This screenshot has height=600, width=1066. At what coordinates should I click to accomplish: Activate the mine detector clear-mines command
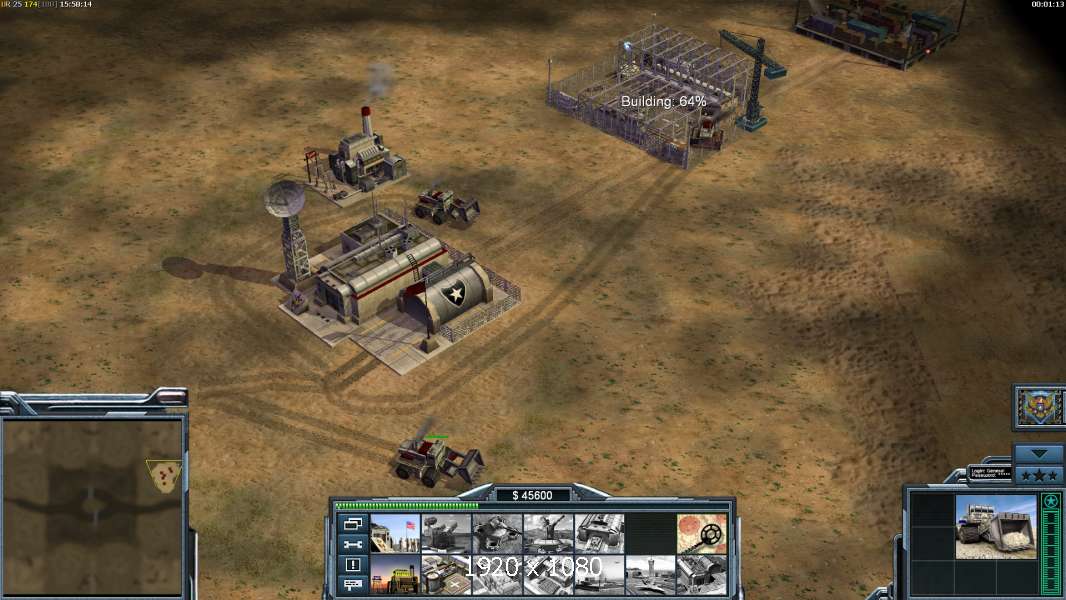click(702, 533)
